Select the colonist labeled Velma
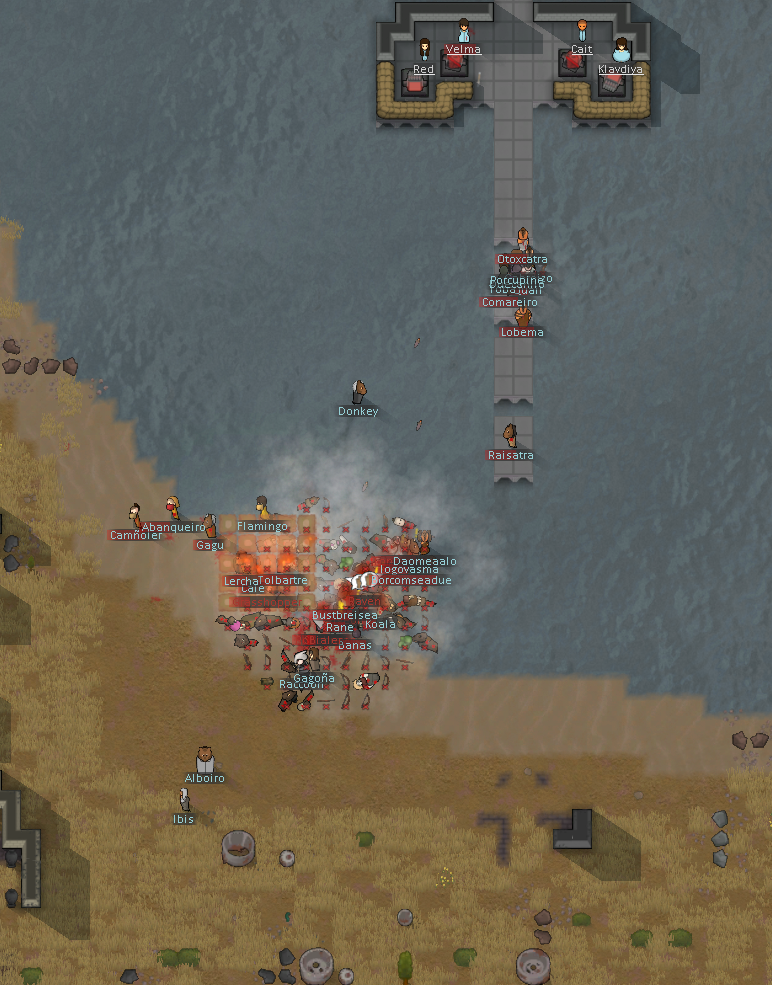The image size is (772, 985). tap(463, 32)
